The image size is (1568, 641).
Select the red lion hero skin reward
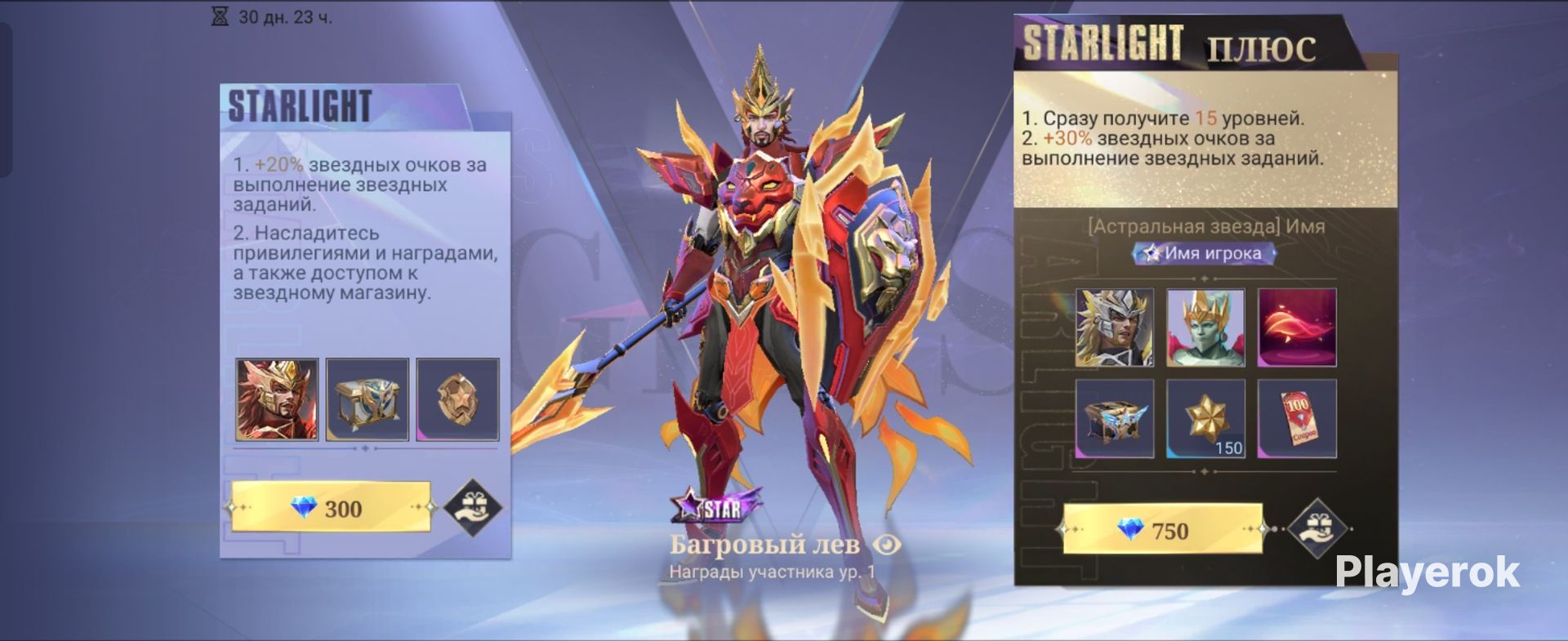click(x=277, y=399)
